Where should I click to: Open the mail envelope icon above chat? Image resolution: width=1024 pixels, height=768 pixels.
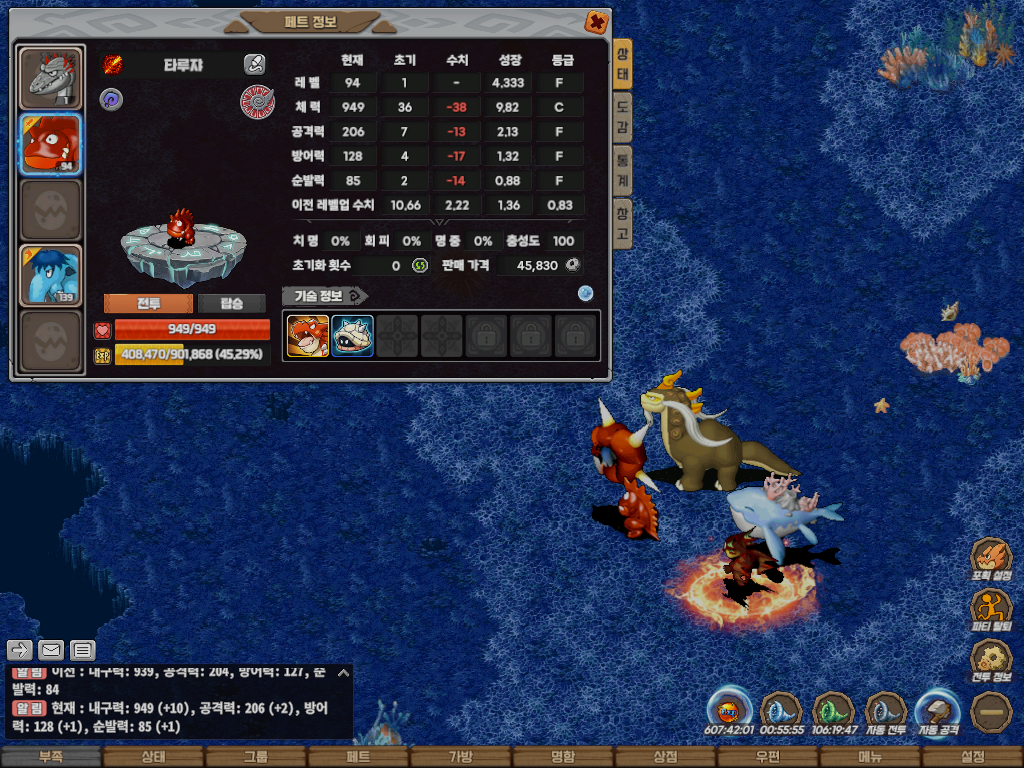[51, 650]
